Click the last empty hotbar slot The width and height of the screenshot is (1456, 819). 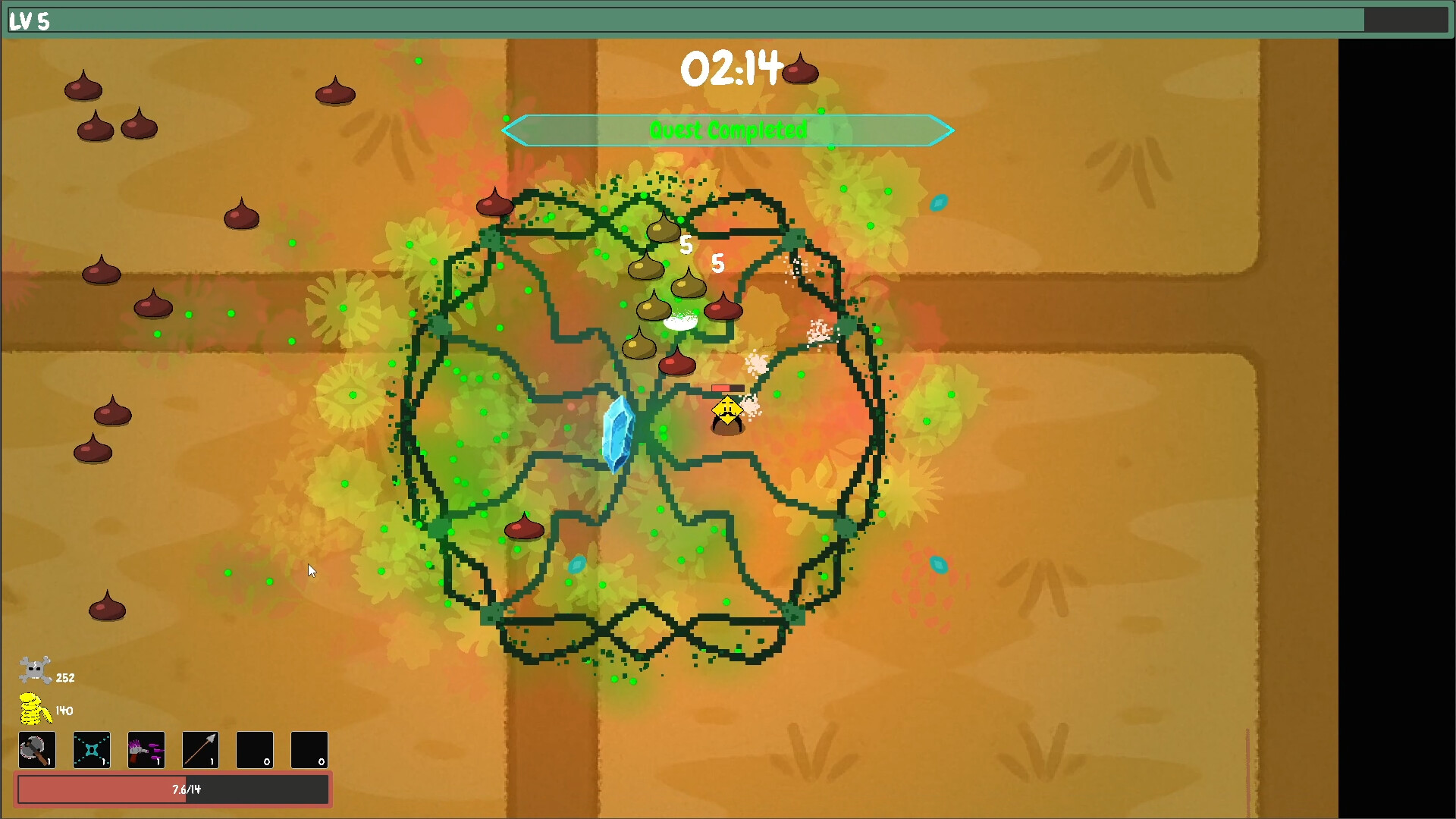pyautogui.click(x=309, y=750)
